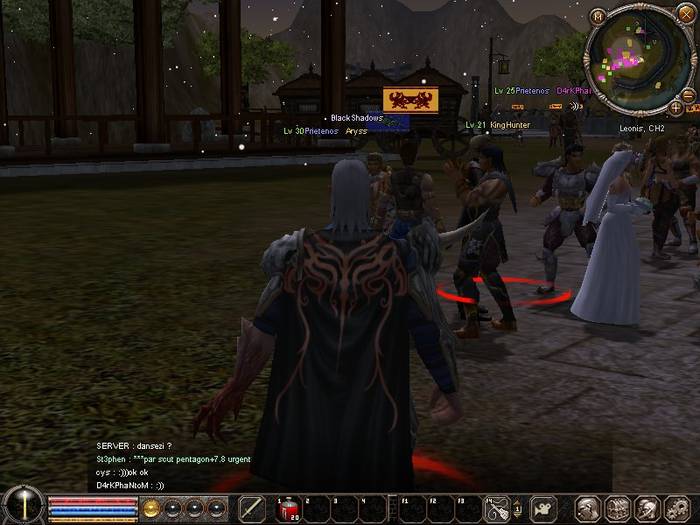Click the gold coin button beside the status bars
This screenshot has width=700, height=525.
click(x=151, y=508)
